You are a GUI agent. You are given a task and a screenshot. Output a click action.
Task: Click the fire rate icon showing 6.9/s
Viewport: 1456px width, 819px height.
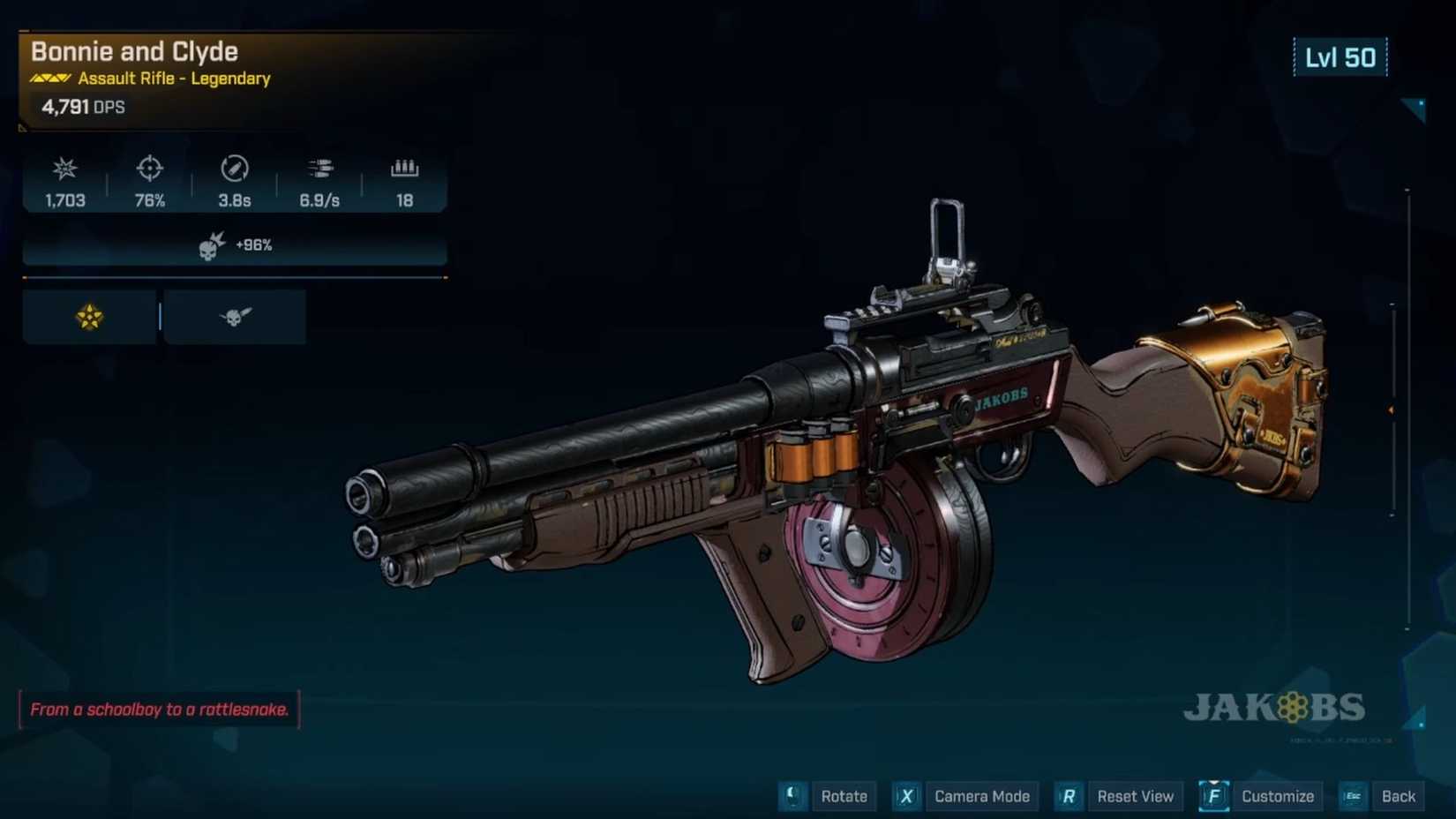click(319, 169)
